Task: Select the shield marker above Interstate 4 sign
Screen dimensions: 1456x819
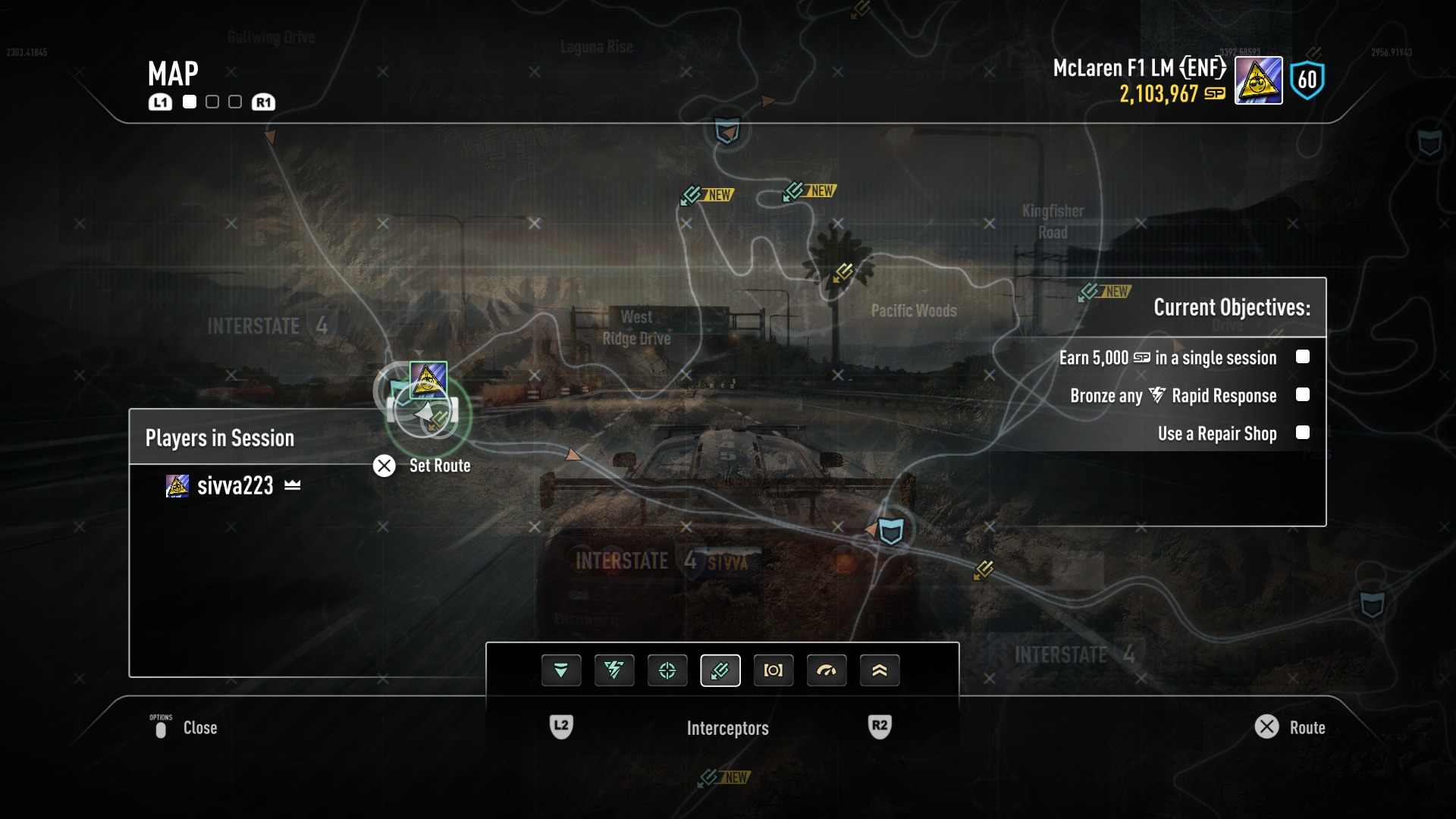Action: [891, 530]
